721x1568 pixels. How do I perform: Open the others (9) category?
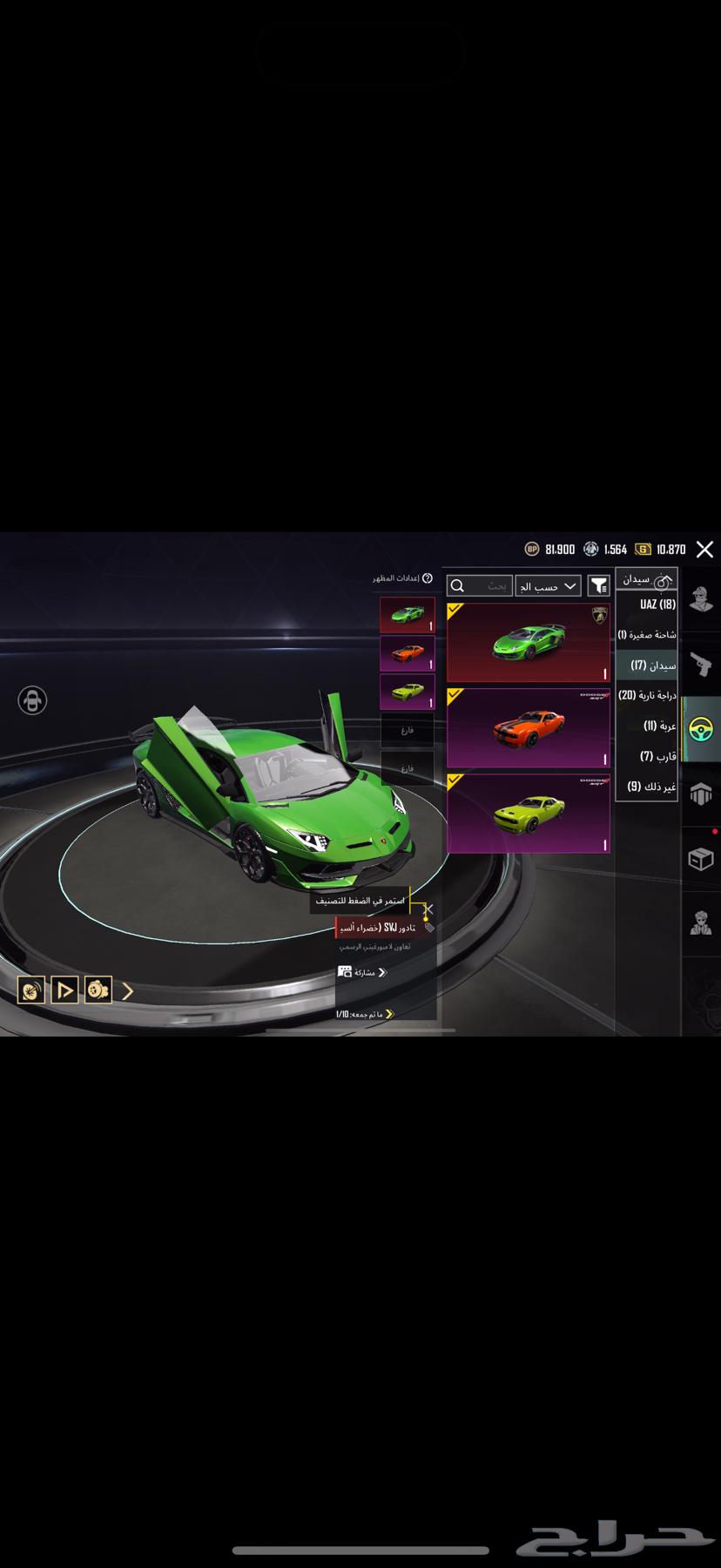(x=647, y=787)
